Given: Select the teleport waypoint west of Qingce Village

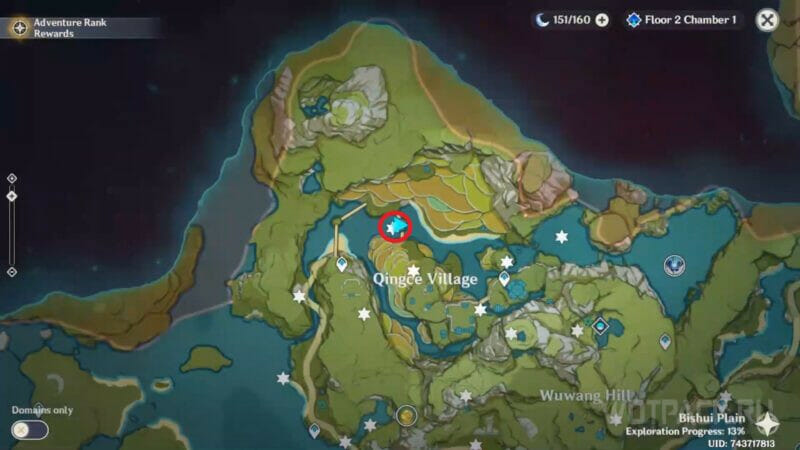Looking at the screenshot, I should (x=342, y=265).
